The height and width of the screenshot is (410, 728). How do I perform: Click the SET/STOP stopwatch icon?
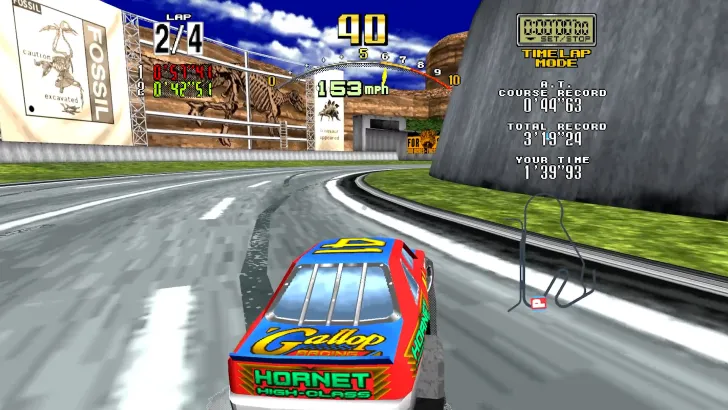click(x=555, y=29)
